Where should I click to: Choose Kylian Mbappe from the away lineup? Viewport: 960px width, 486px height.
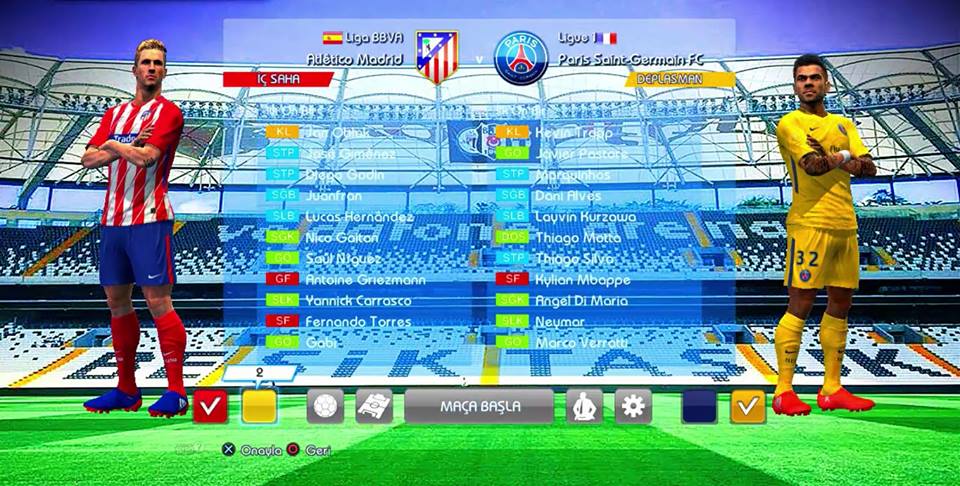tap(585, 279)
